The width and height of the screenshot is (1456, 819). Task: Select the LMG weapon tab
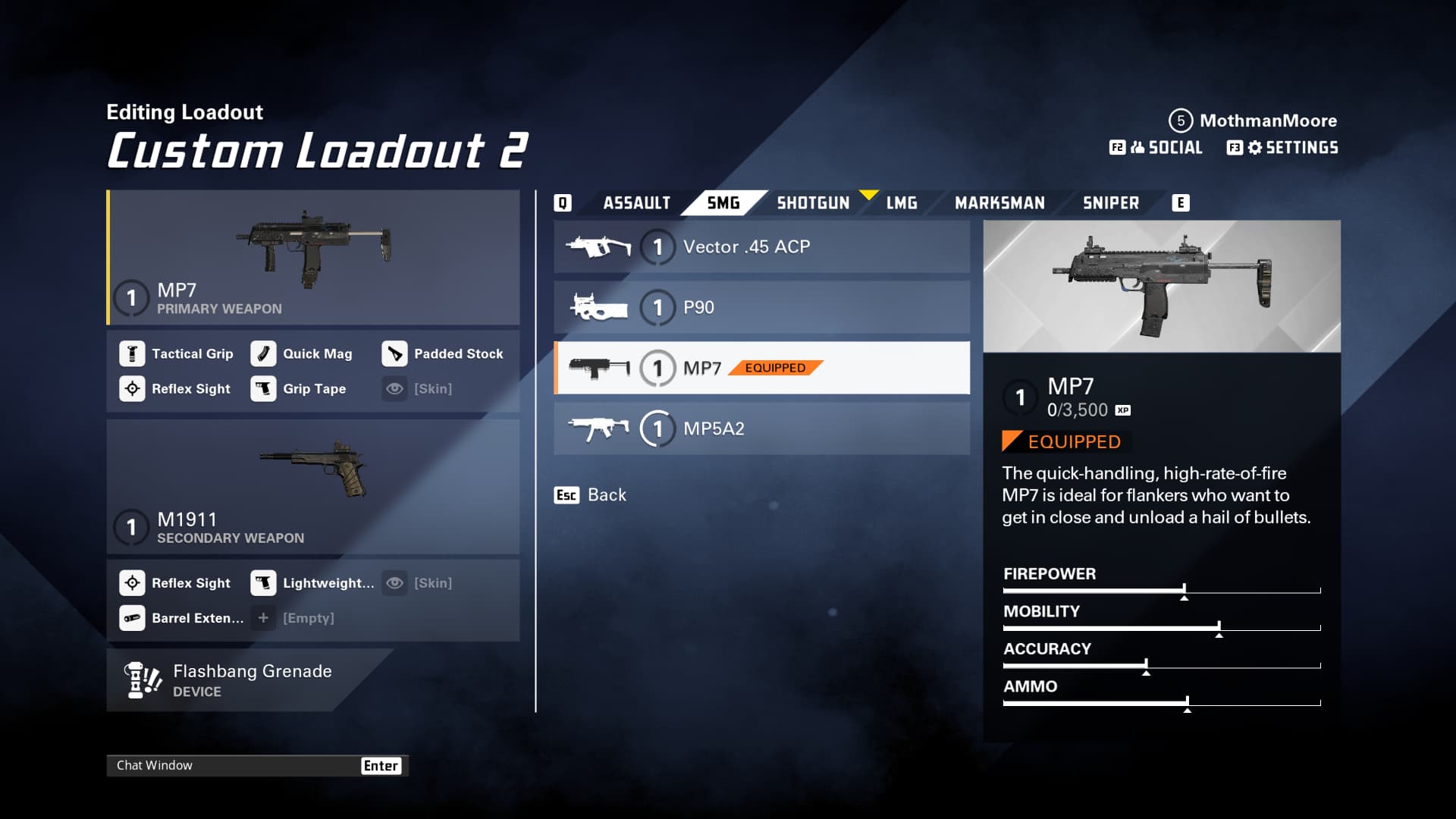(x=901, y=203)
